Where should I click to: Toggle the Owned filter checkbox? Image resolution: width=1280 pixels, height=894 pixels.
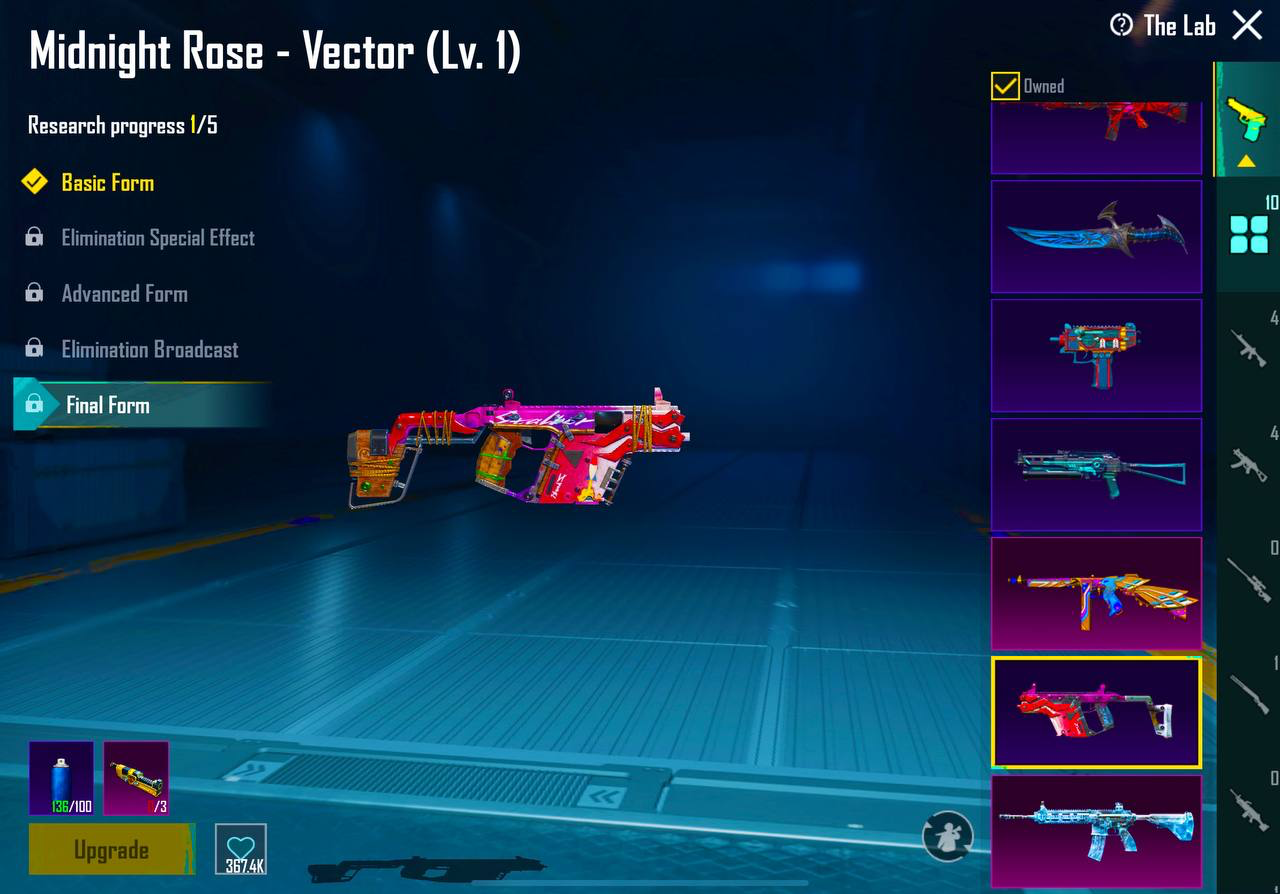point(1004,86)
